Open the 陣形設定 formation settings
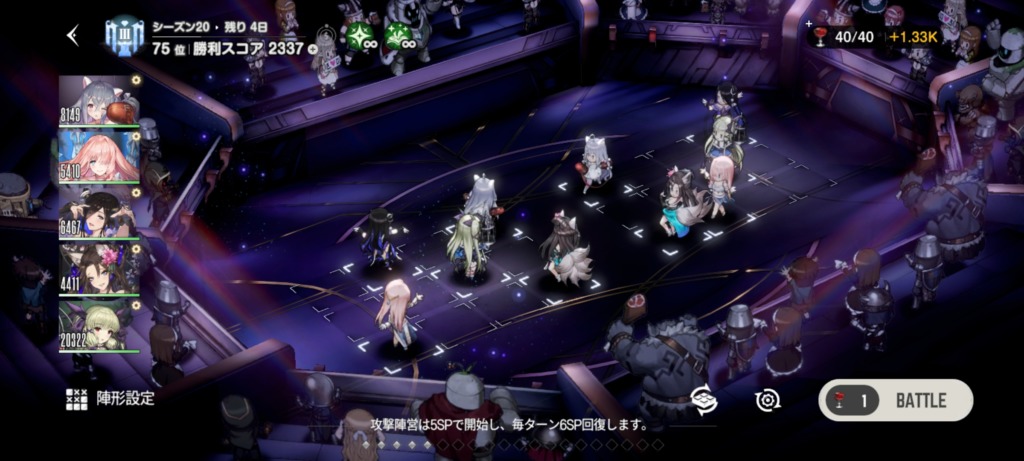The width and height of the screenshot is (1024, 461). point(111,398)
